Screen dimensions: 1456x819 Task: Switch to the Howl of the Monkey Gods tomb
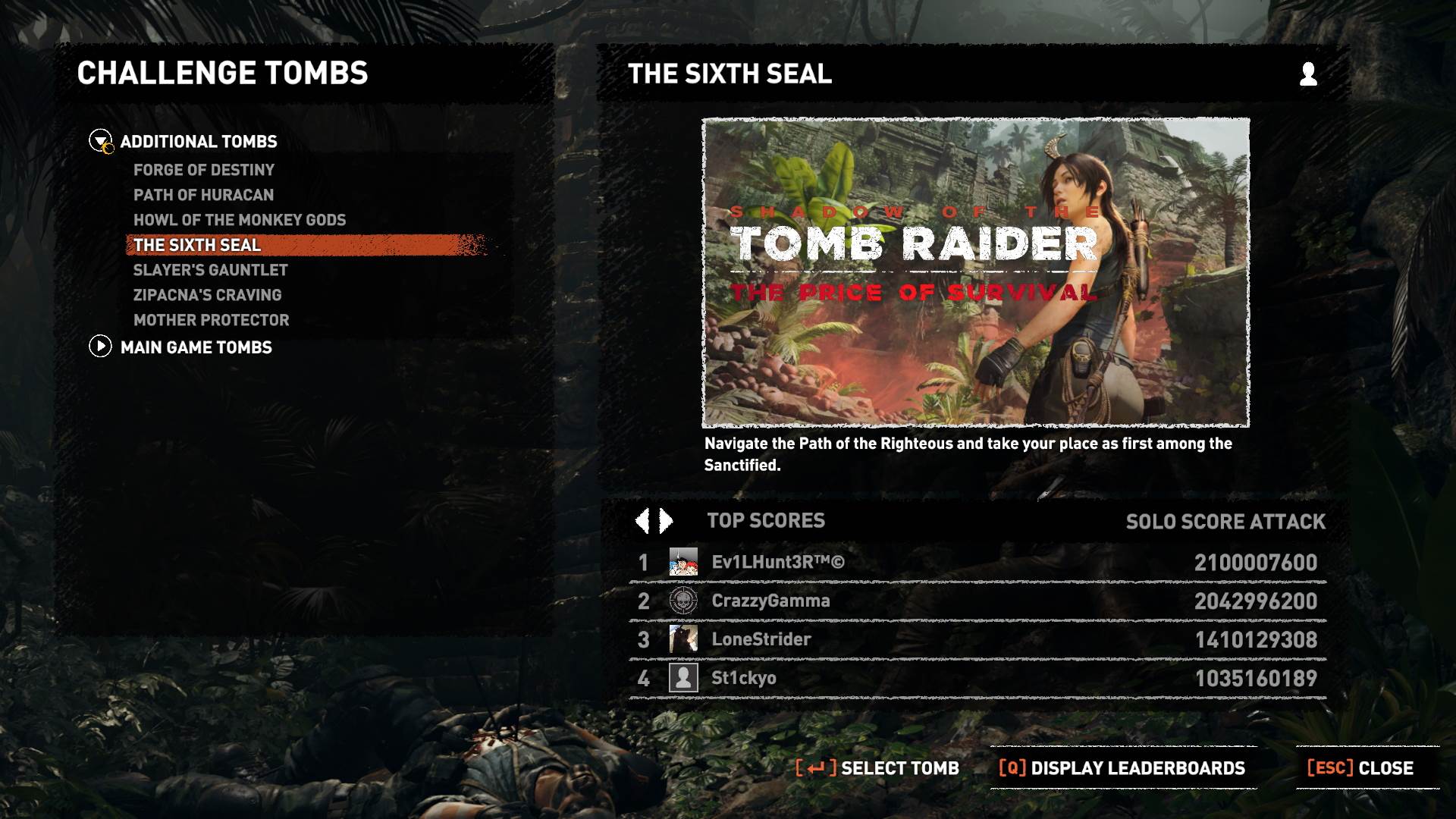pos(239,220)
